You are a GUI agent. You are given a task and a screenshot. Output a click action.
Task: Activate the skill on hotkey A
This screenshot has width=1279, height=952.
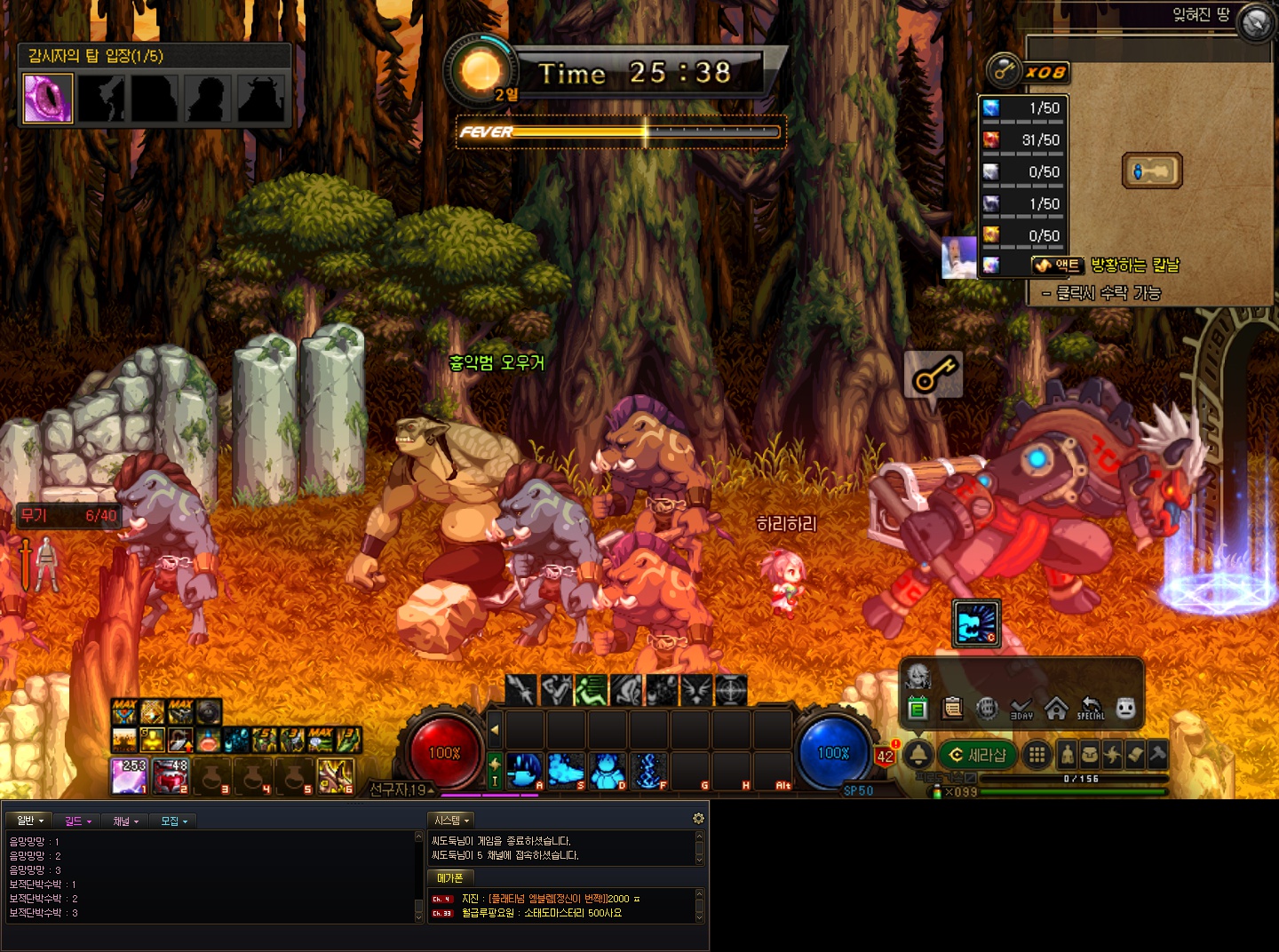(524, 771)
